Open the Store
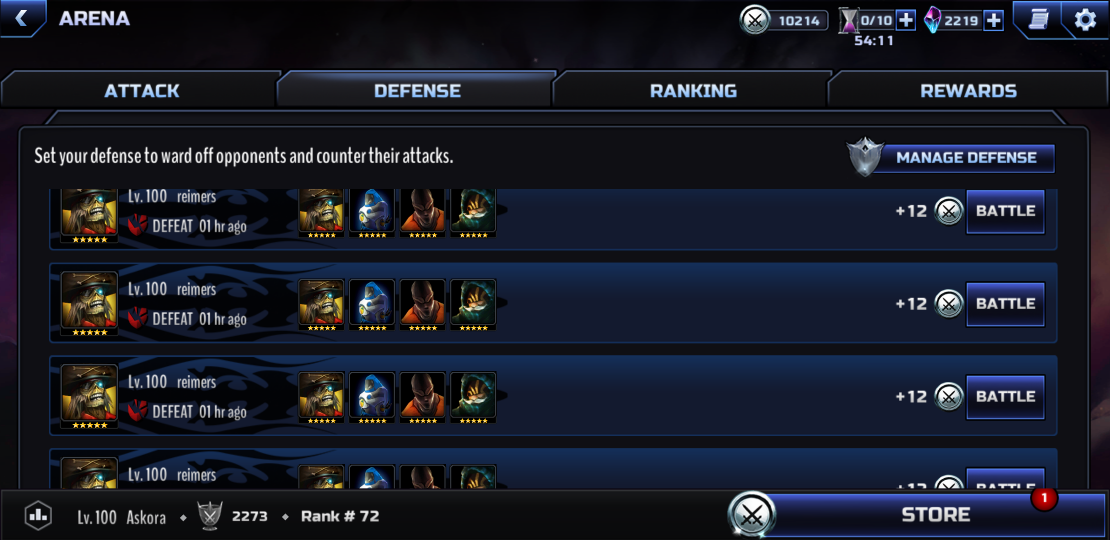This screenshot has width=1110, height=540. 935,515
